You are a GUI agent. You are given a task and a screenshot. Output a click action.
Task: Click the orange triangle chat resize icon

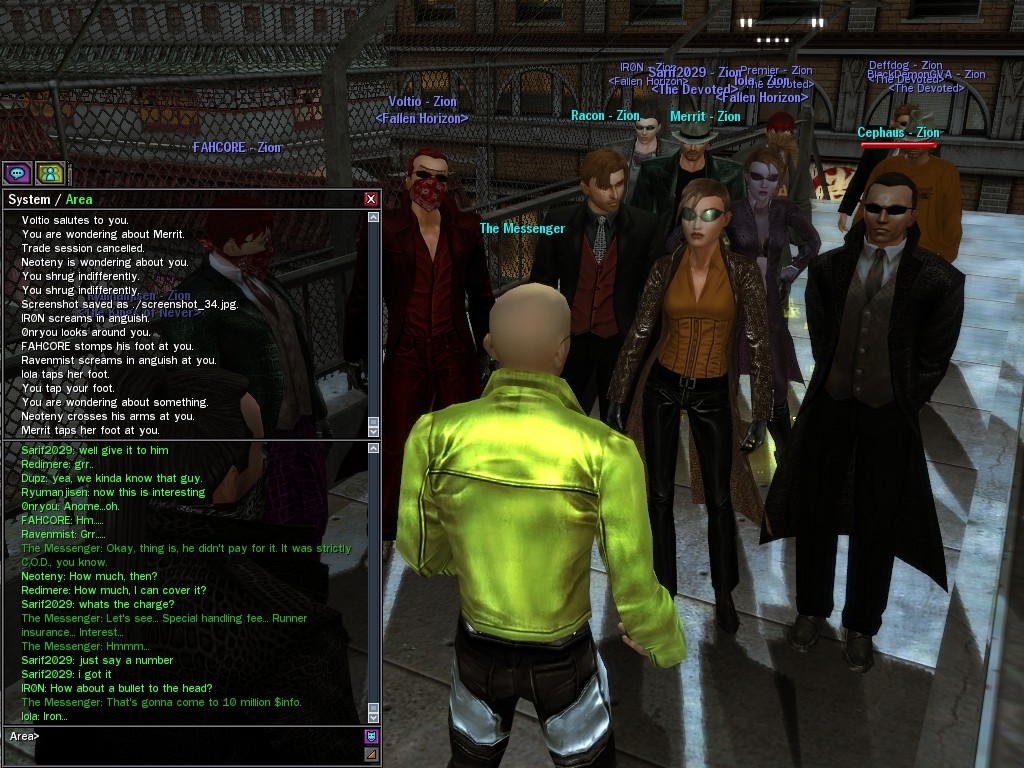[372, 754]
